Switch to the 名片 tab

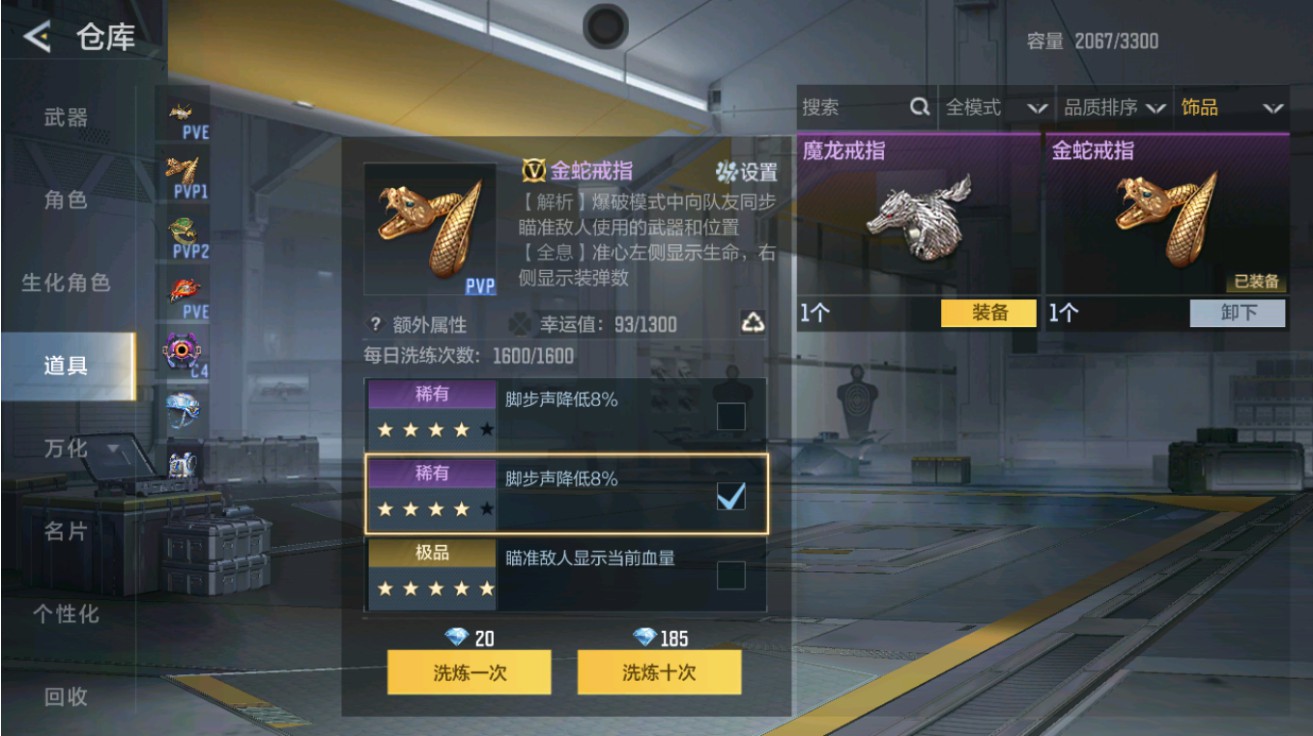click(63, 534)
